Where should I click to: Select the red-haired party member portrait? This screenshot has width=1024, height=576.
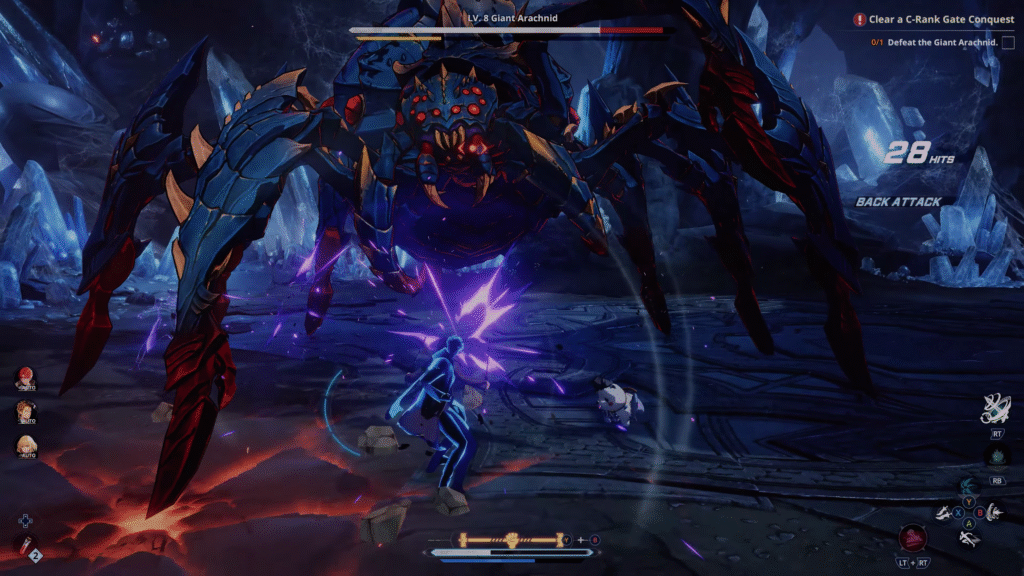25,379
